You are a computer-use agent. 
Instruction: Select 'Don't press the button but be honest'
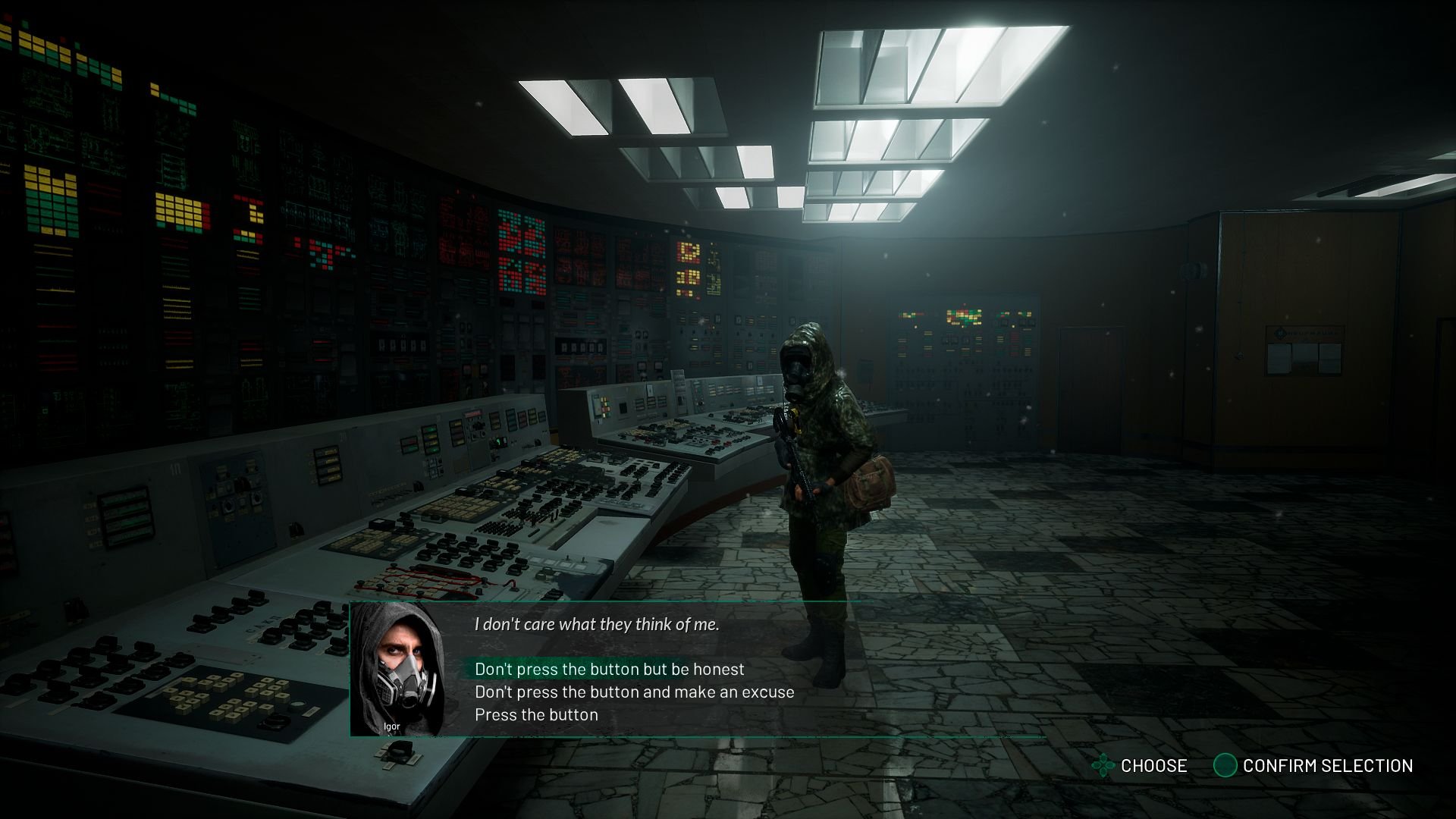click(x=609, y=669)
